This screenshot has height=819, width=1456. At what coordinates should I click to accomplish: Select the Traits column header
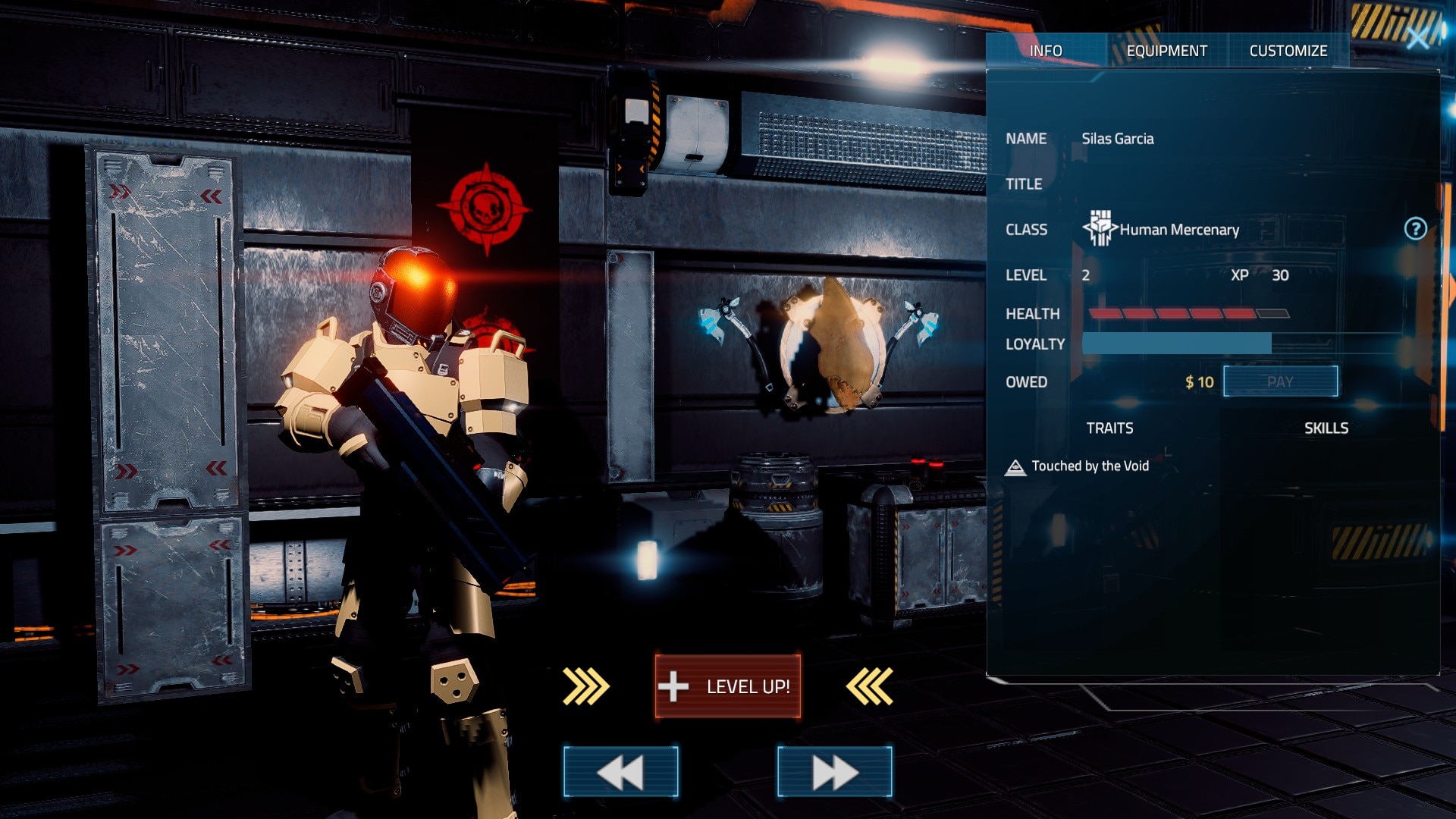pos(1109,428)
